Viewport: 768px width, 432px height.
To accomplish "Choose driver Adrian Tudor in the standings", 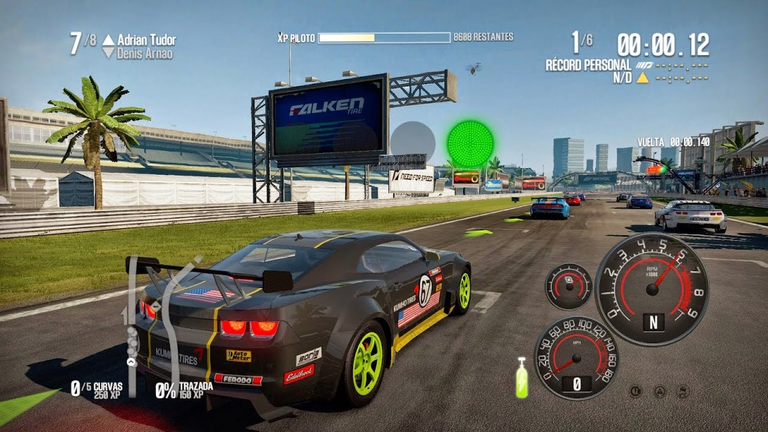I will pyautogui.click(x=146, y=40).
